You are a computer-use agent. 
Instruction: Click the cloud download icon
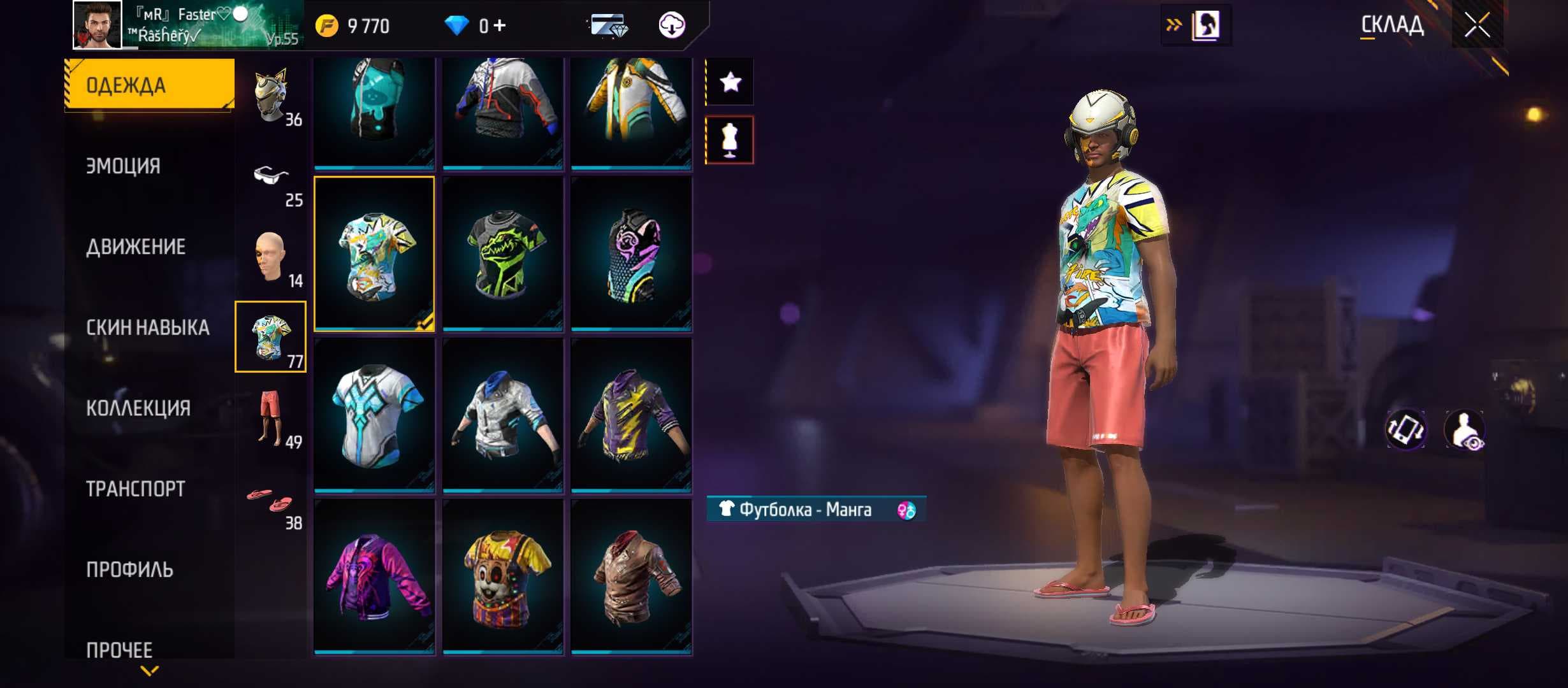[x=671, y=25]
